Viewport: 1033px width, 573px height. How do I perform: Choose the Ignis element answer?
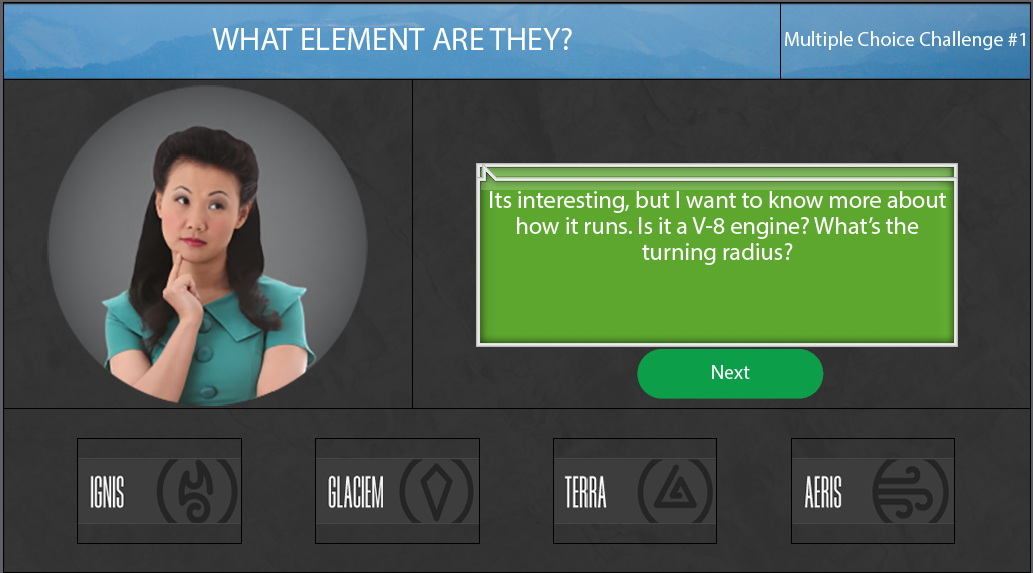click(159, 491)
